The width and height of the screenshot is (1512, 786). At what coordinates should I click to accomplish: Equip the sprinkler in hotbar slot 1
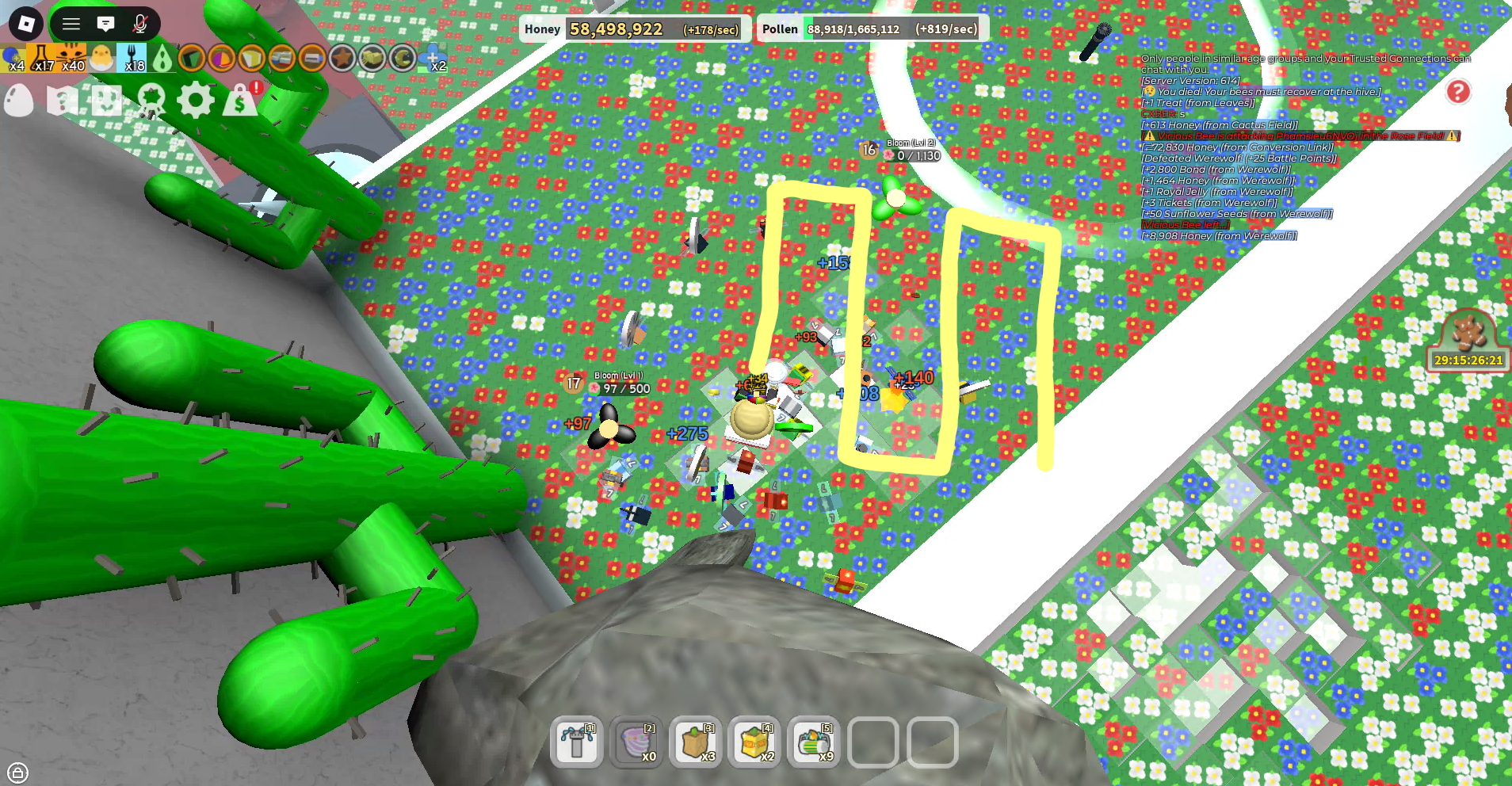[x=577, y=743]
